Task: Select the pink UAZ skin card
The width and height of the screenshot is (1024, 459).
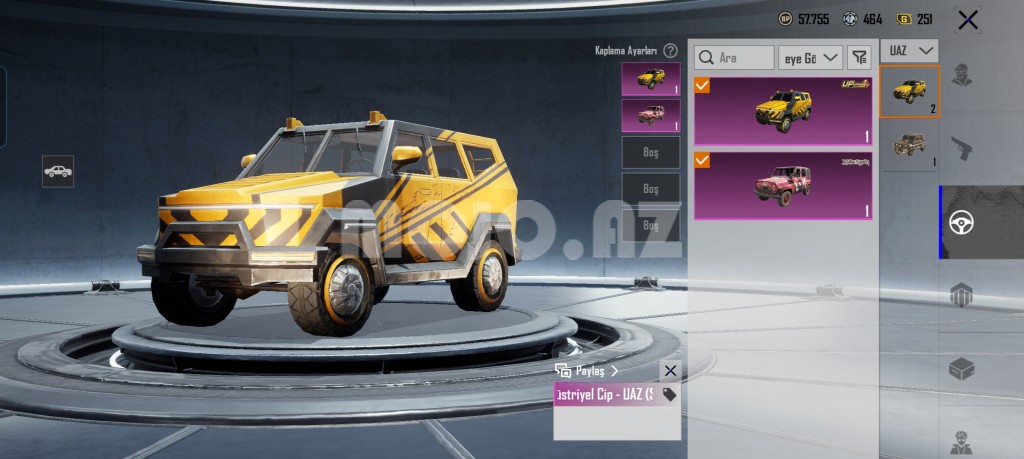Action: (x=783, y=185)
